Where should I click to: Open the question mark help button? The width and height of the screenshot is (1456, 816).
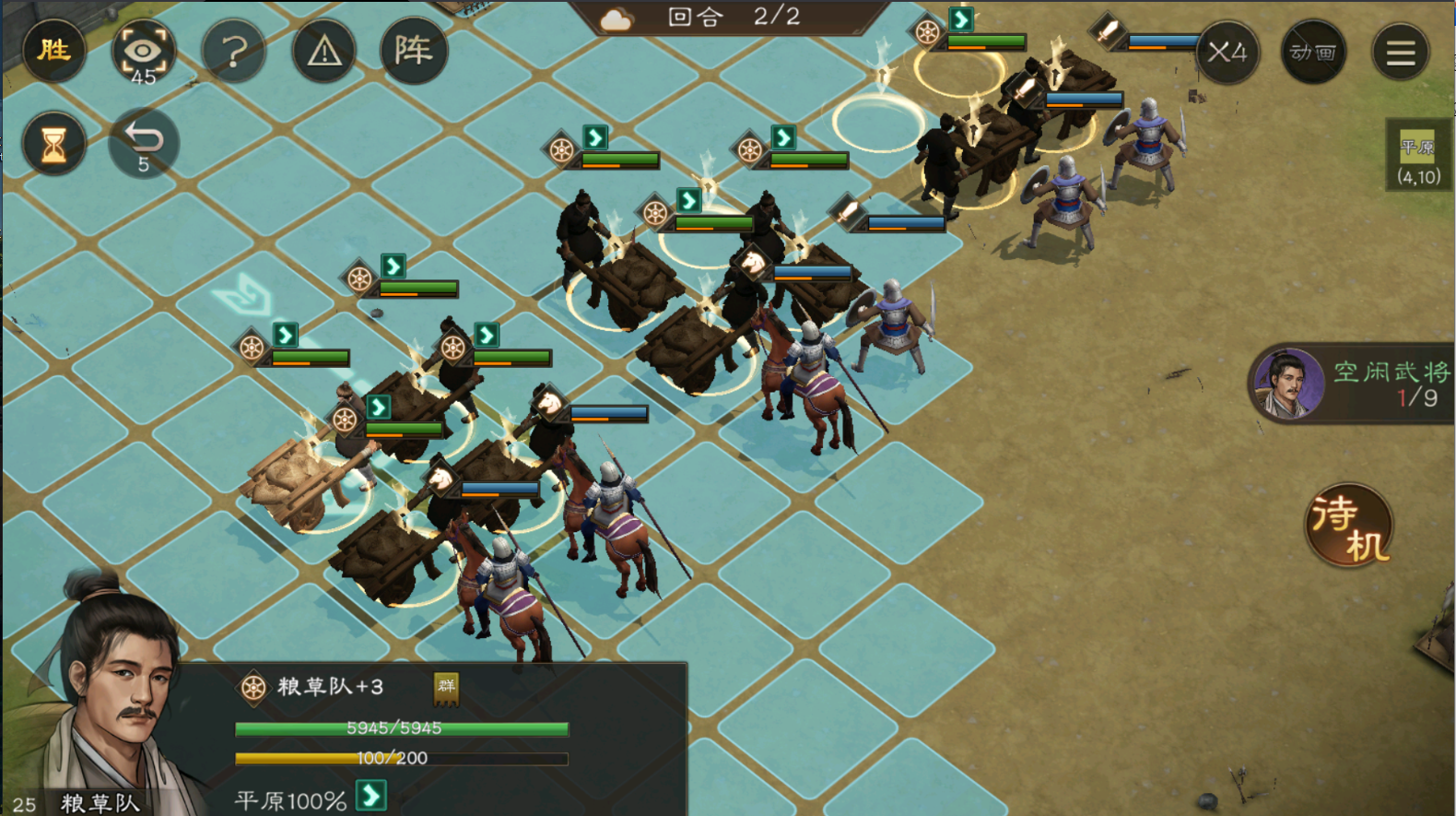pyautogui.click(x=233, y=52)
